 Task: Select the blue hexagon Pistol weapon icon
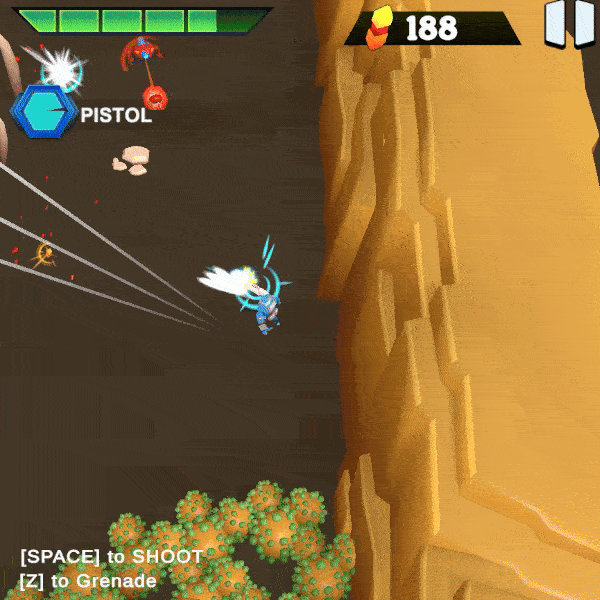coord(42,112)
